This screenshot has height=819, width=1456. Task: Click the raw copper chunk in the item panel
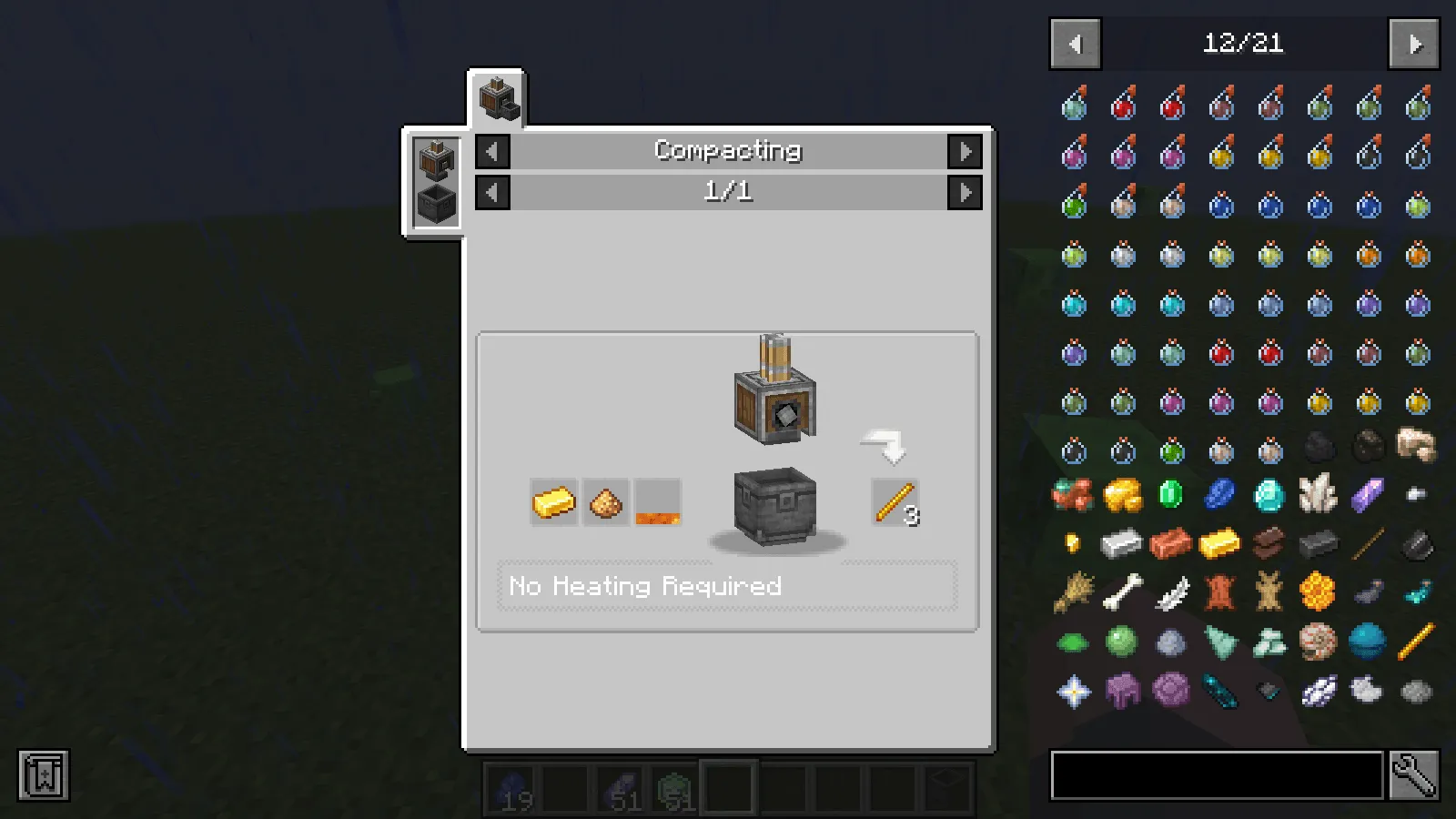tap(1074, 494)
